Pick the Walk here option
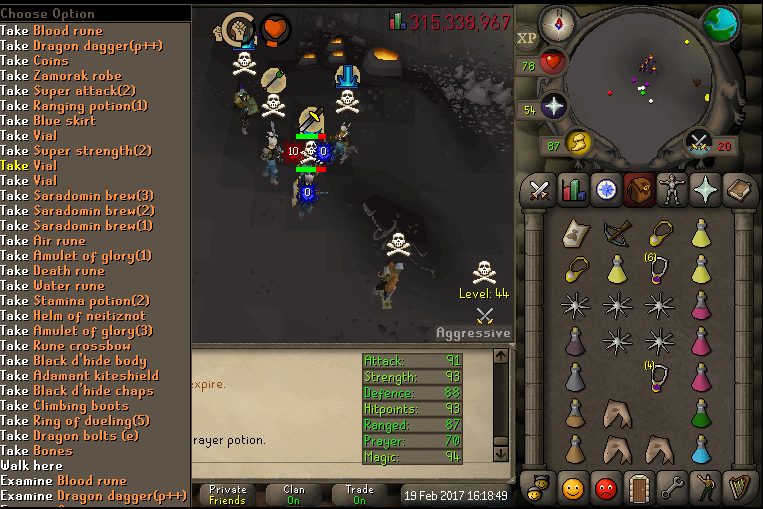The height and width of the screenshot is (509, 763). point(36,465)
